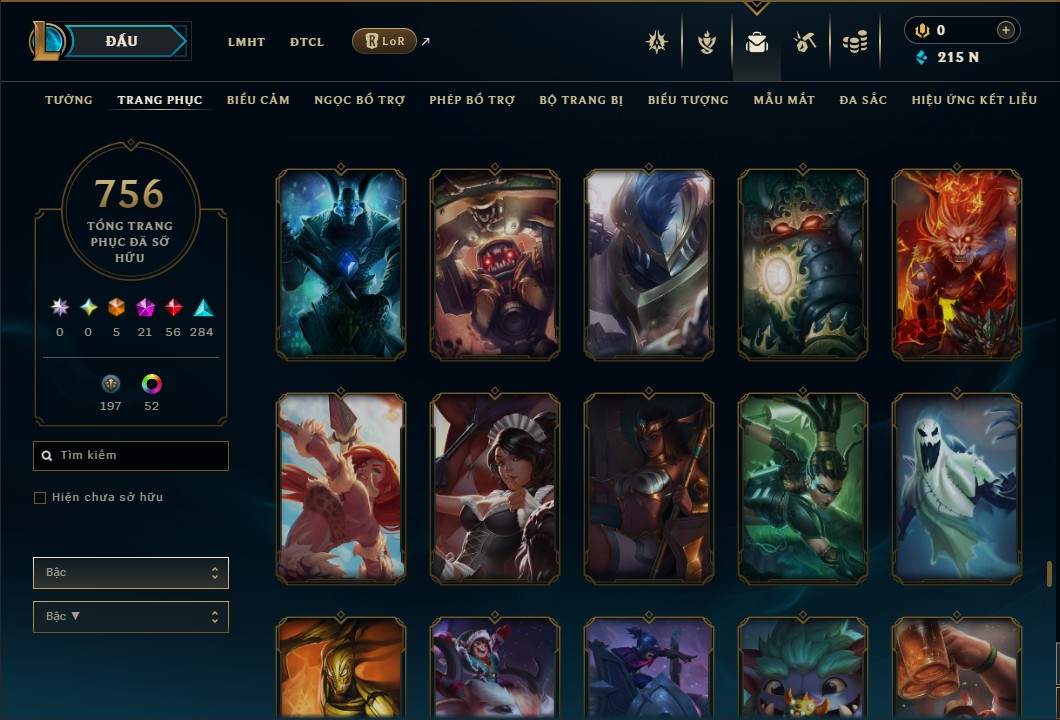Open the TƯỚNG champions tab

pos(69,100)
